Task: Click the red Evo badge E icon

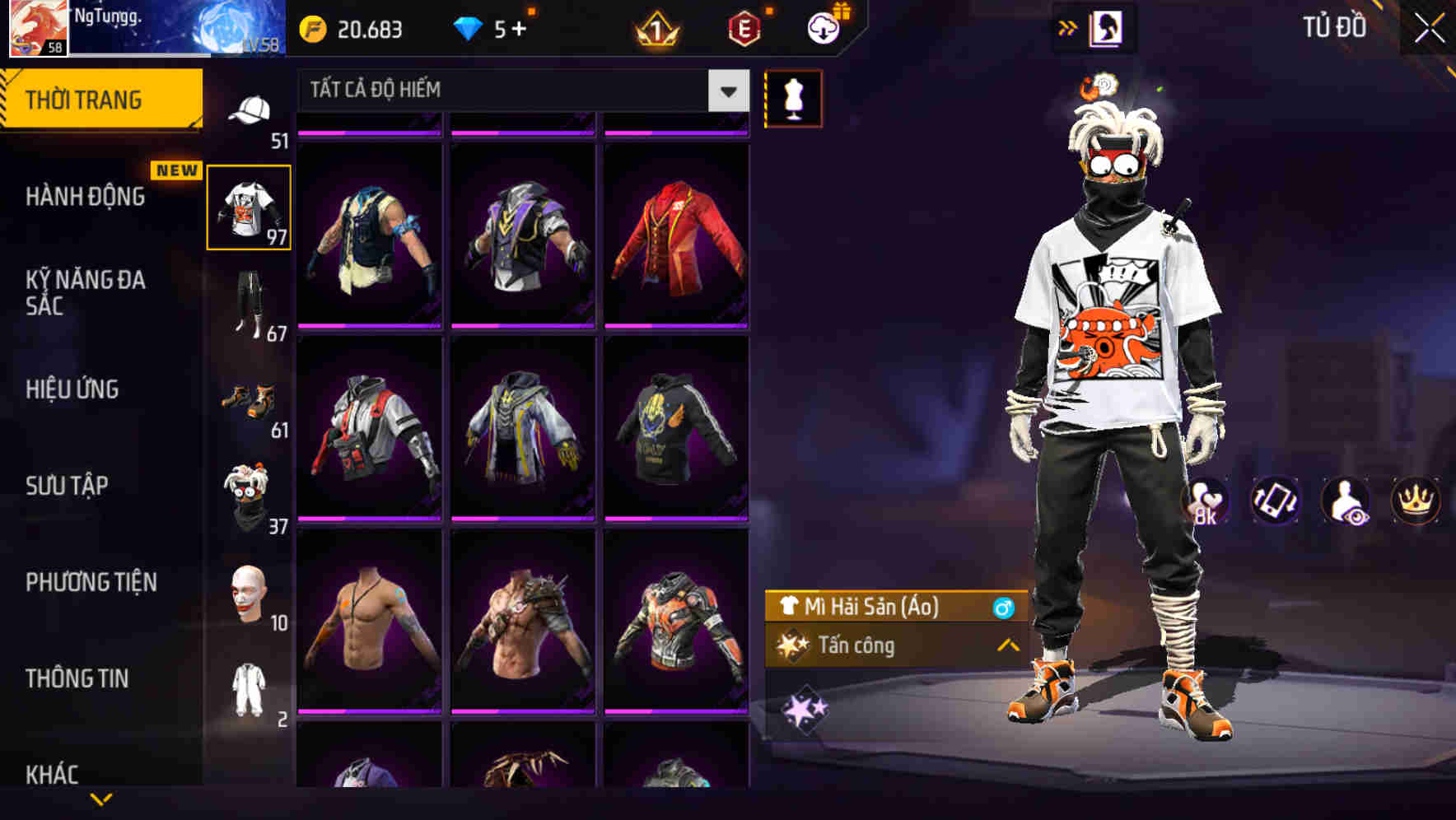Action: coord(743,30)
